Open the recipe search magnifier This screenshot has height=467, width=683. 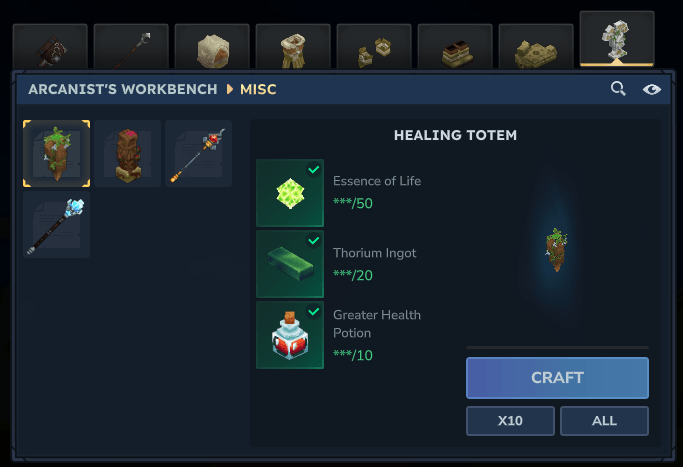619,89
